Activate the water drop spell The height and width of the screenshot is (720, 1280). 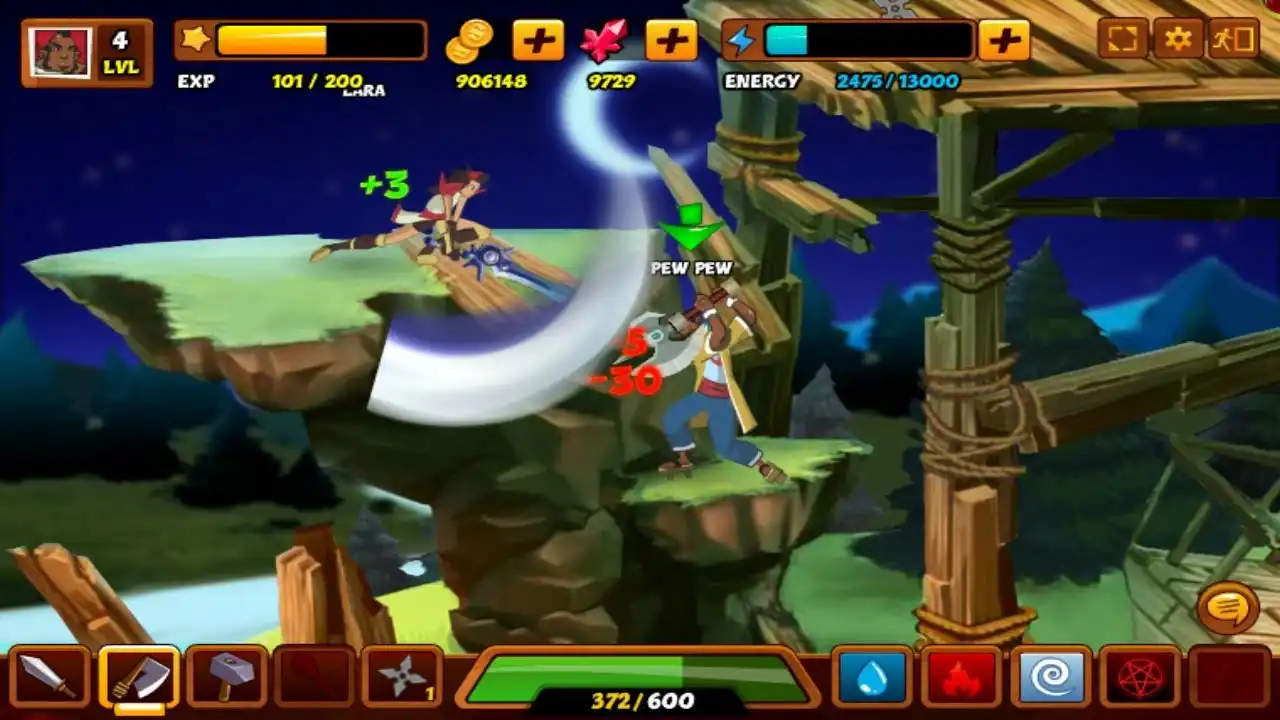coord(872,678)
